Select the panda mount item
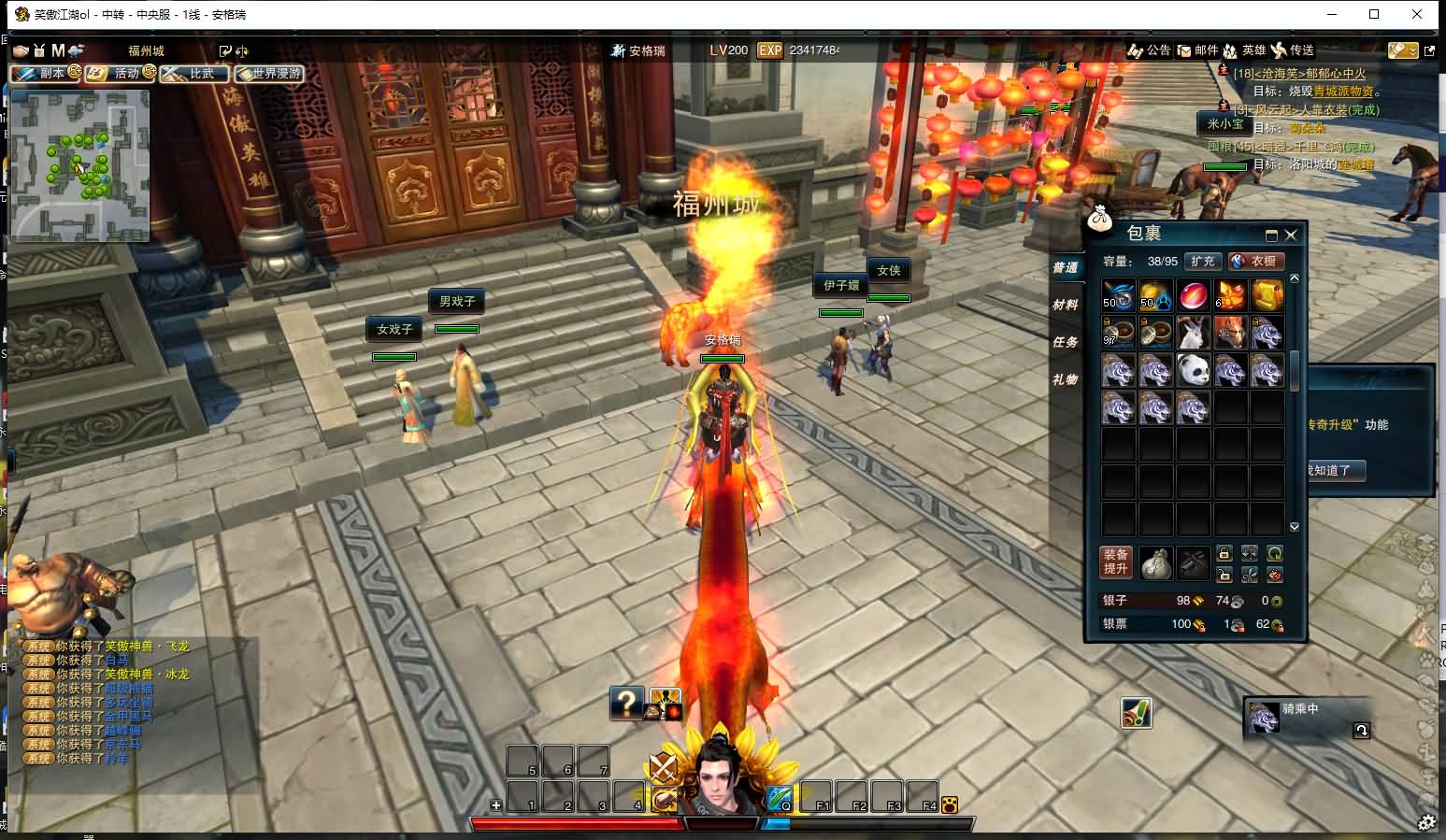Image resolution: width=1446 pixels, height=840 pixels. [x=1193, y=370]
